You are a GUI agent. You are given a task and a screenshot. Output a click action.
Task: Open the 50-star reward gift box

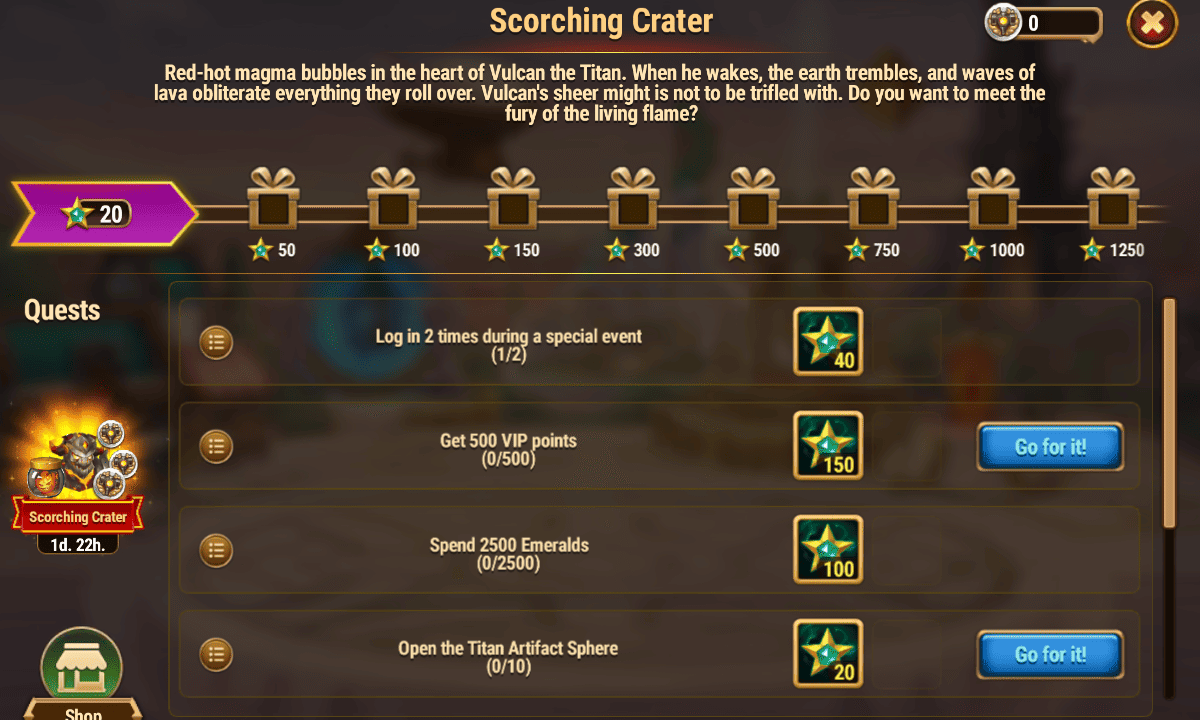pos(273,202)
